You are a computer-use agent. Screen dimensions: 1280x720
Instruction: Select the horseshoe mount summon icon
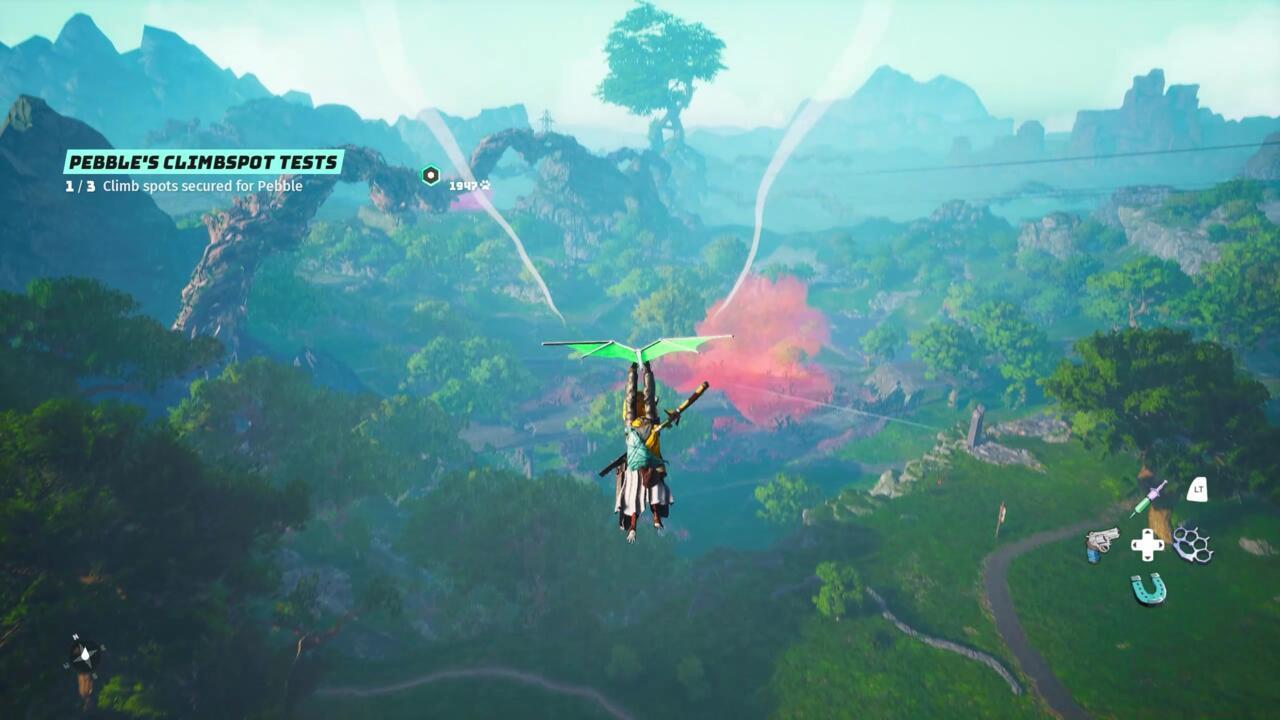pos(1147,588)
